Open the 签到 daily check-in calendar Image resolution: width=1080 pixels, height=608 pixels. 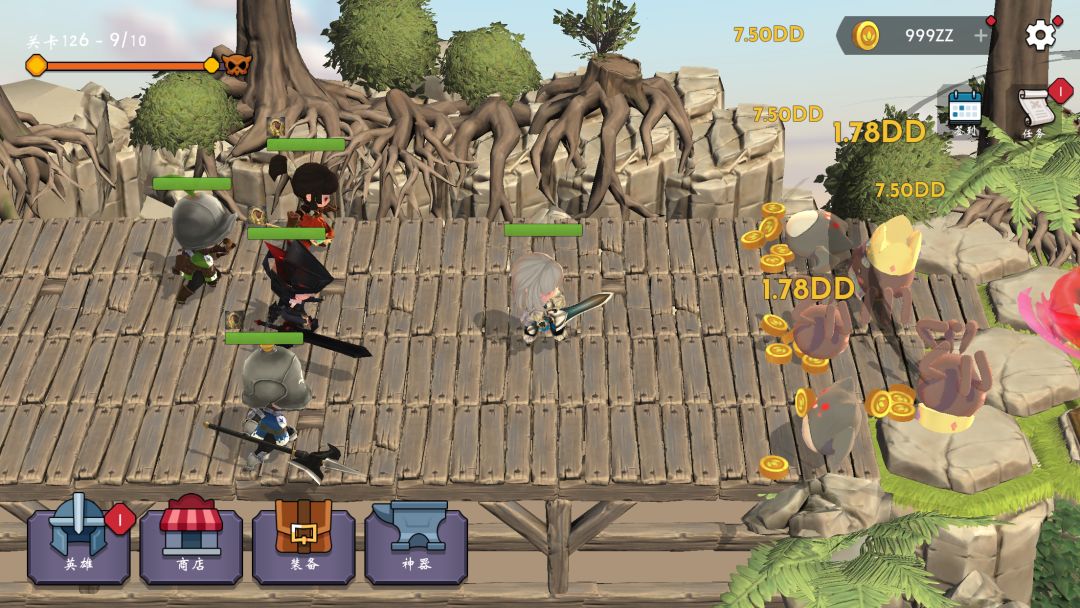click(965, 110)
